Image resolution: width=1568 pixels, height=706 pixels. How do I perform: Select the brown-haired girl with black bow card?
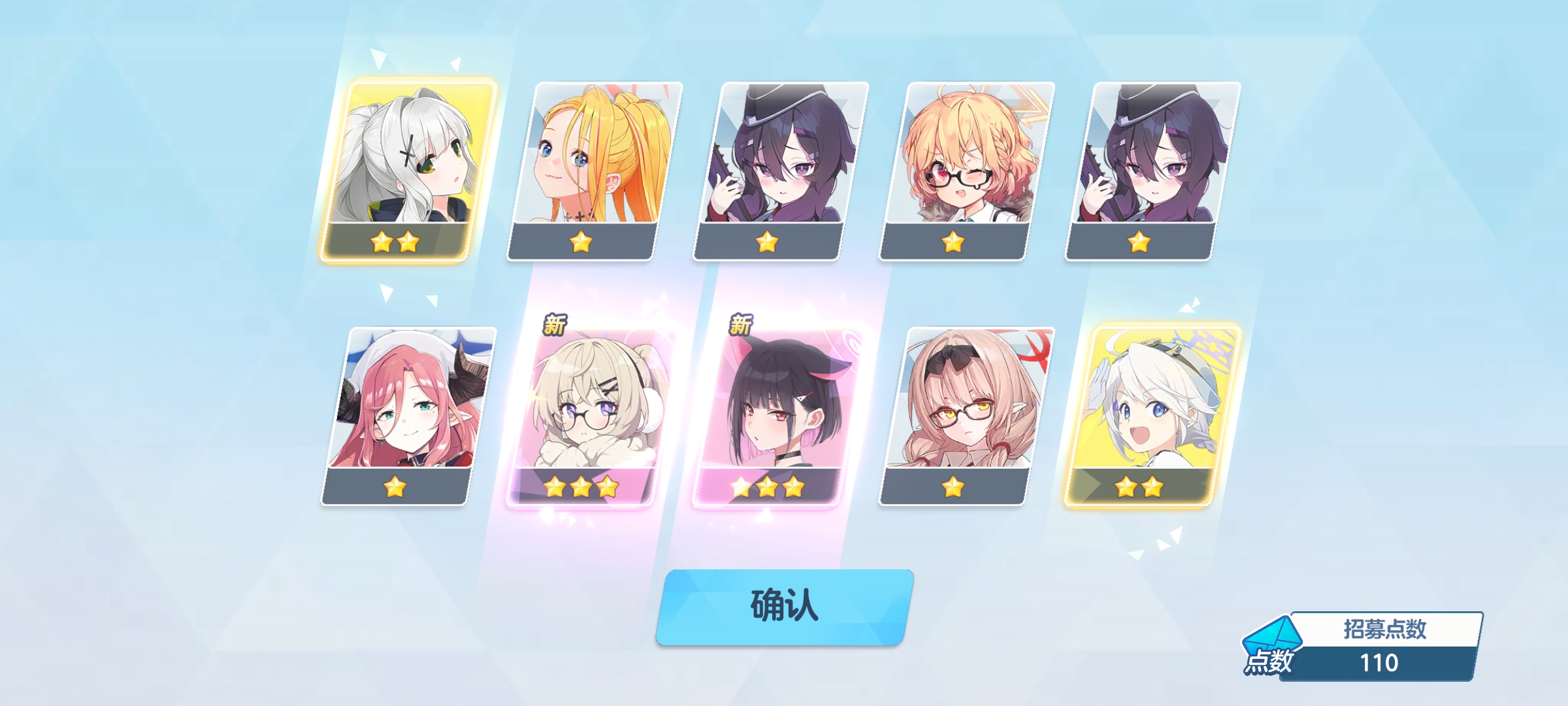pos(967,415)
